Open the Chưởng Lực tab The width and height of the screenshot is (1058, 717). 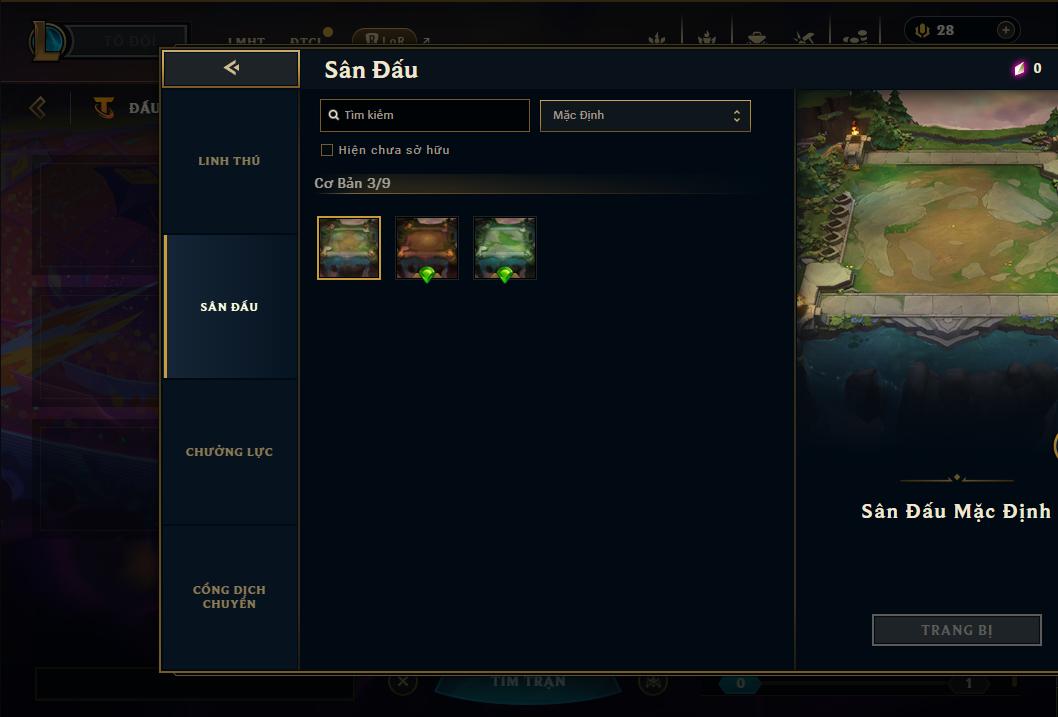pyautogui.click(x=229, y=452)
